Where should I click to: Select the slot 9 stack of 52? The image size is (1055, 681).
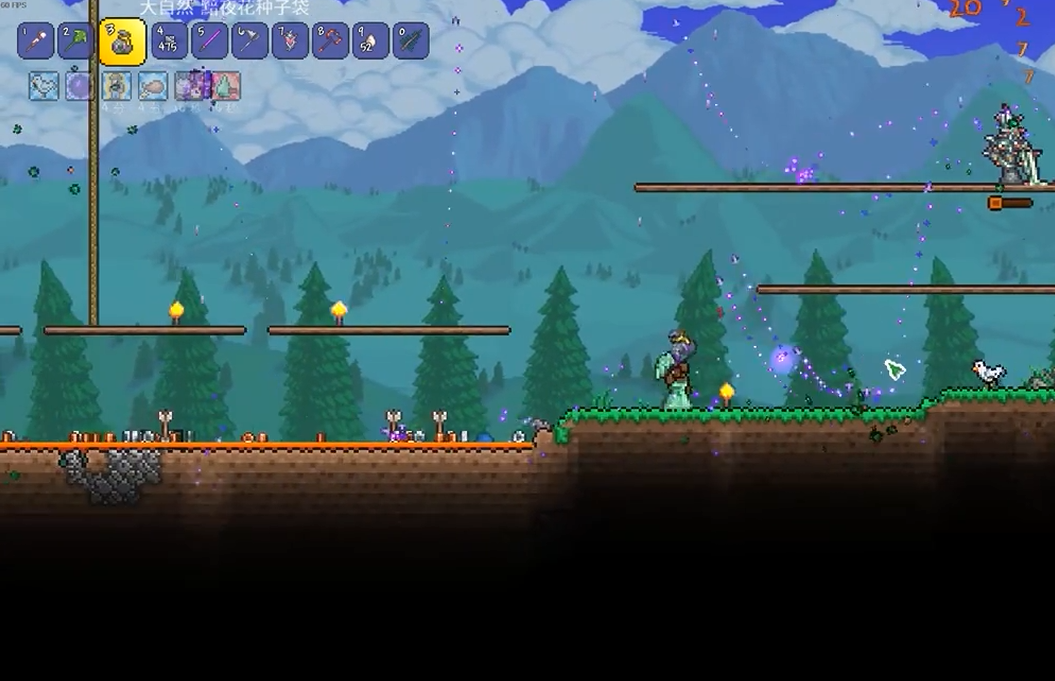pos(370,41)
